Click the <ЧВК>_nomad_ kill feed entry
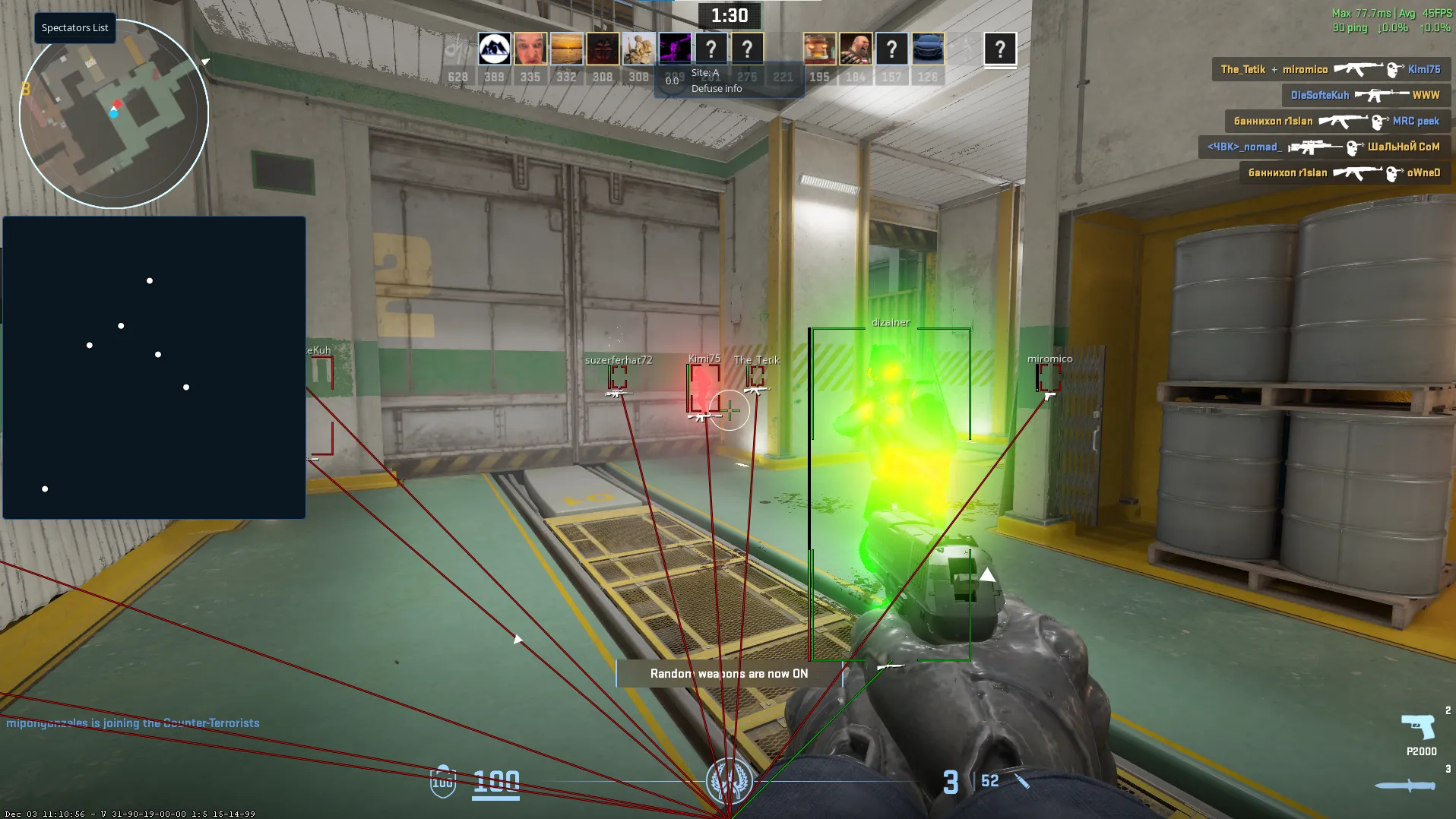Screen dimensions: 1456x819 [1324, 147]
